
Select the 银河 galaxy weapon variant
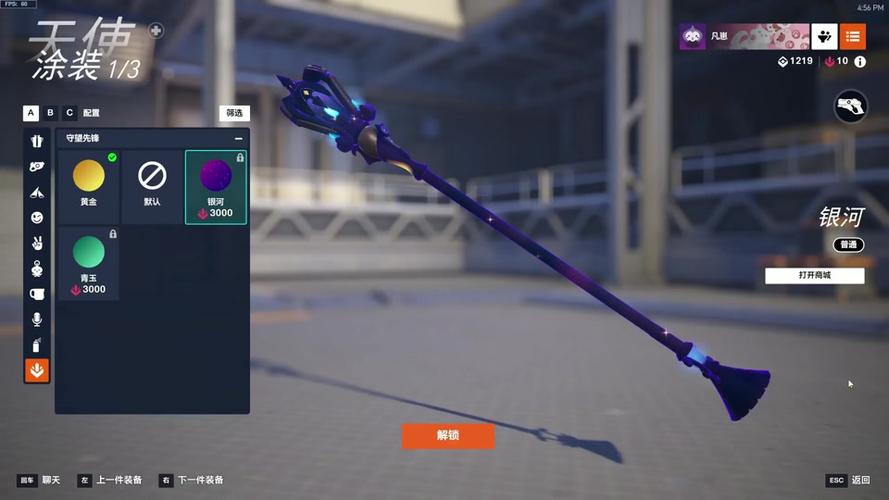(x=216, y=186)
